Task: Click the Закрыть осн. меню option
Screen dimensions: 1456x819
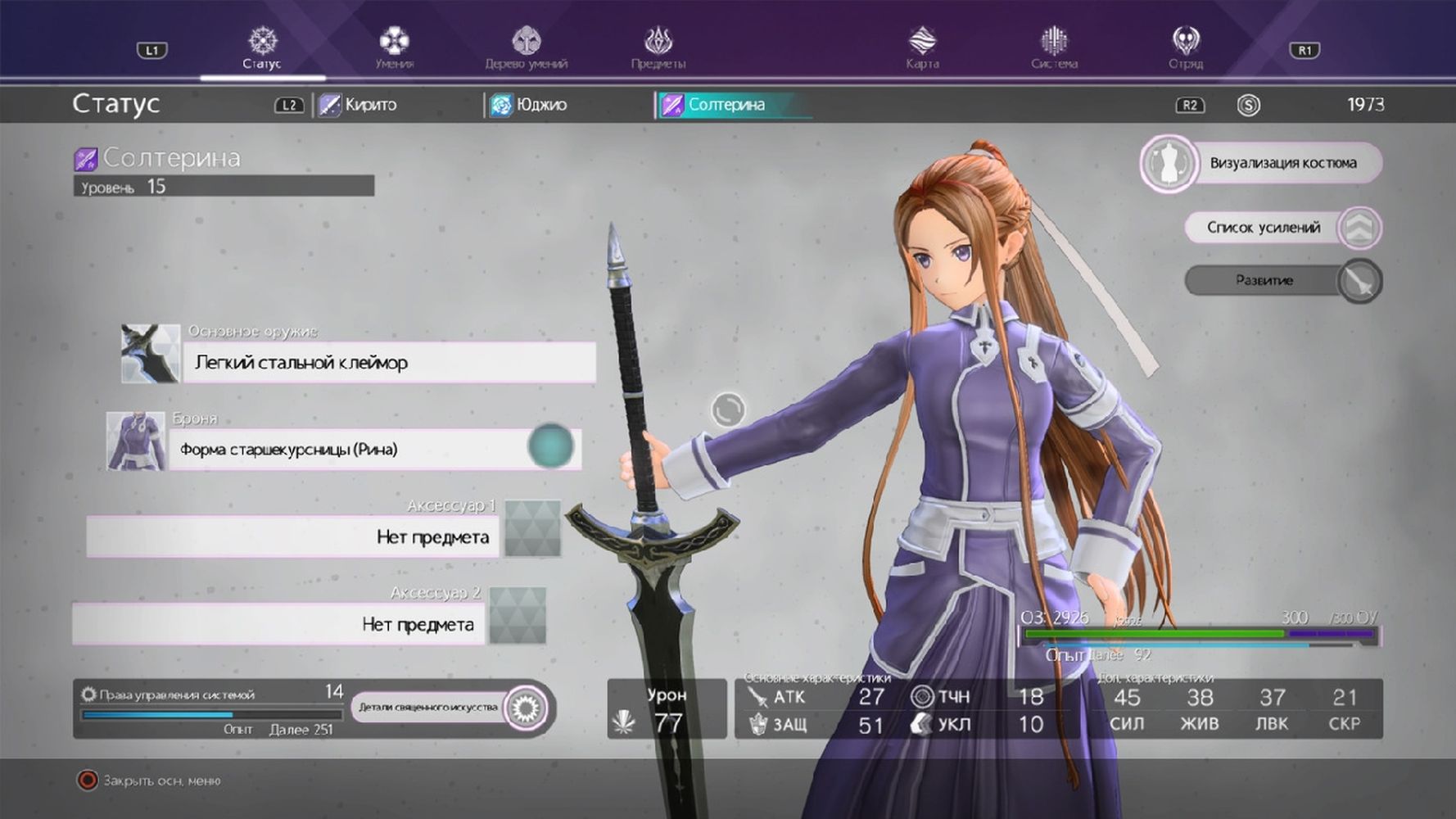Action: [152, 781]
